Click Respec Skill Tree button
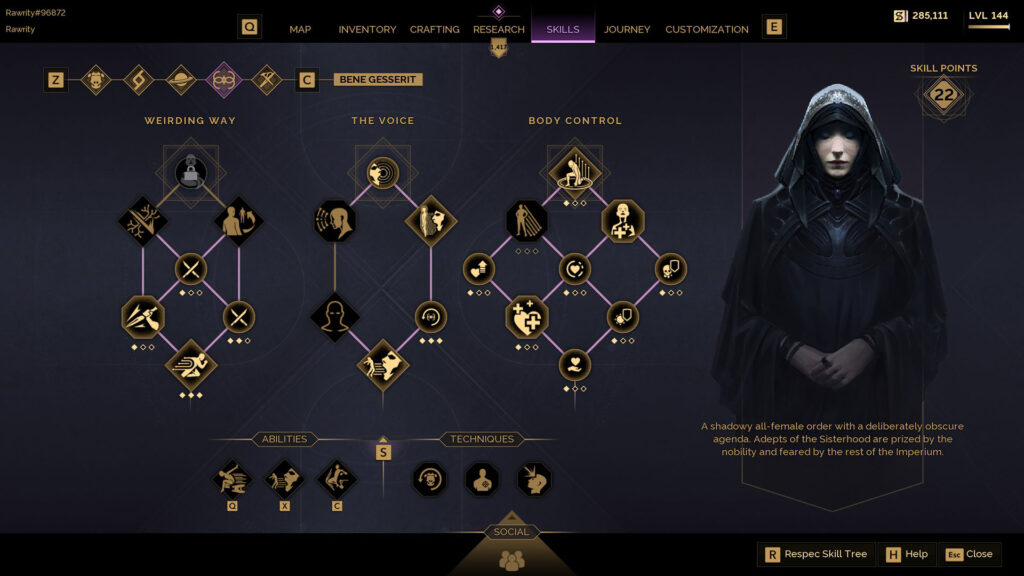The height and width of the screenshot is (576, 1024). pos(817,554)
